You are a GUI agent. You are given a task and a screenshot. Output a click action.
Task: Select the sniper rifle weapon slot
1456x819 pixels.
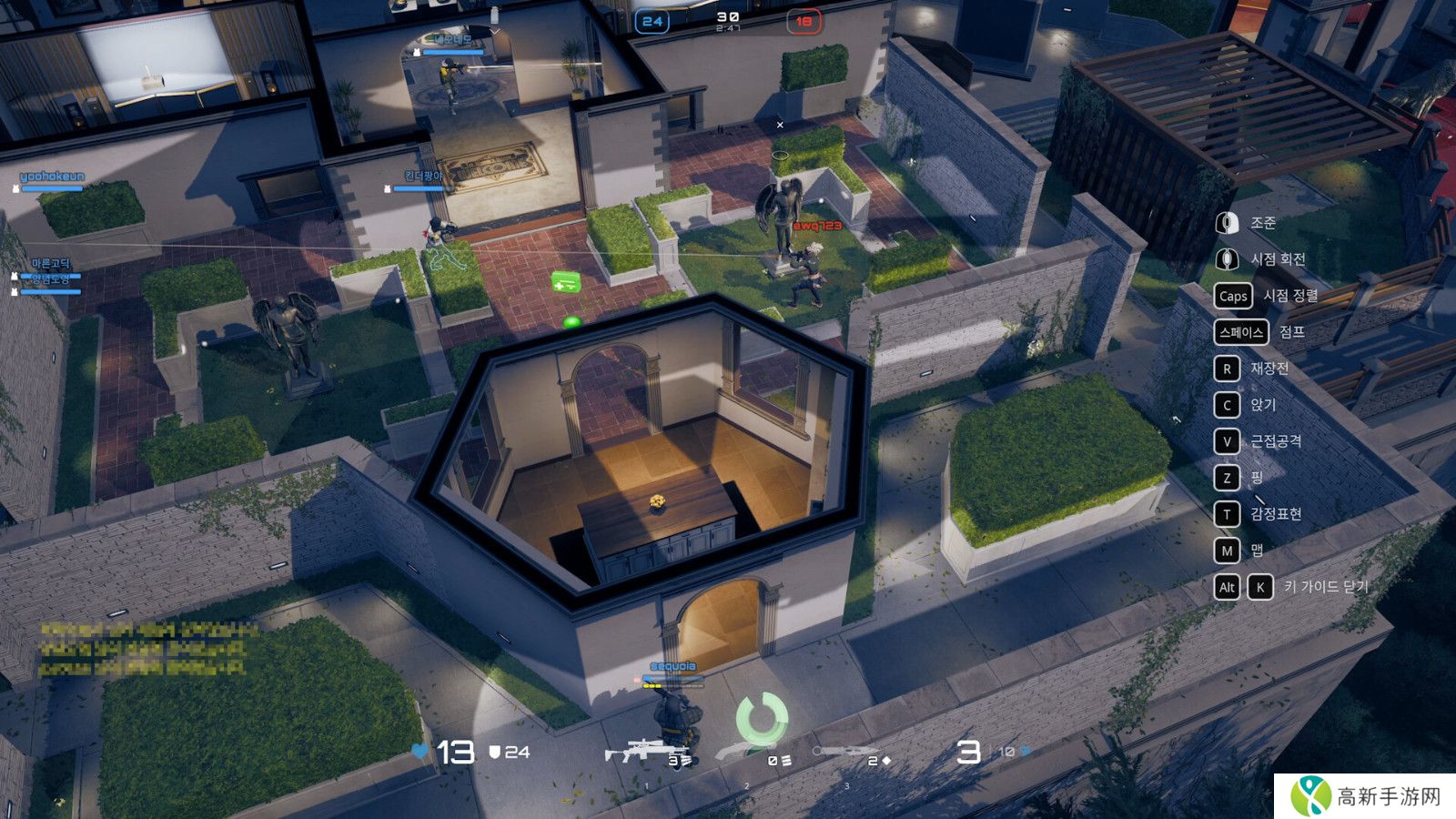pos(644,753)
